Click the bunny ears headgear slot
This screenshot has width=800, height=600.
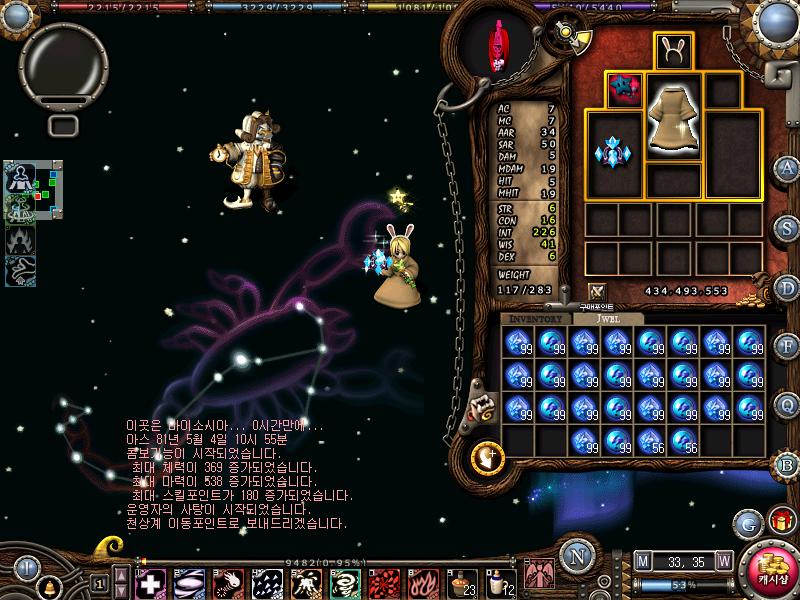click(673, 50)
